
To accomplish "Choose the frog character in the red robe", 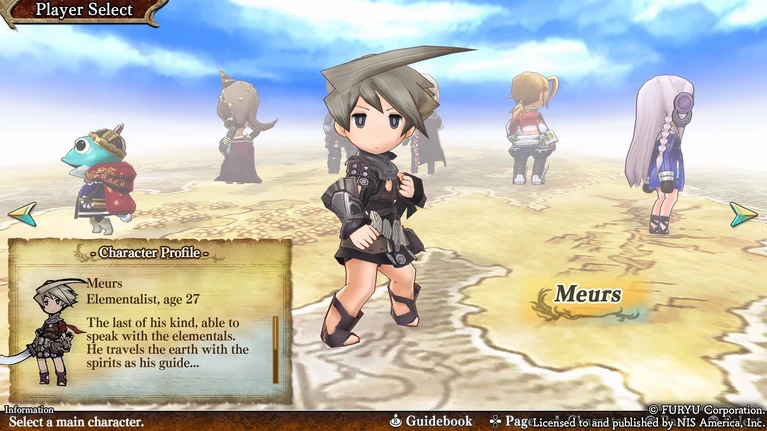I will click(97, 173).
